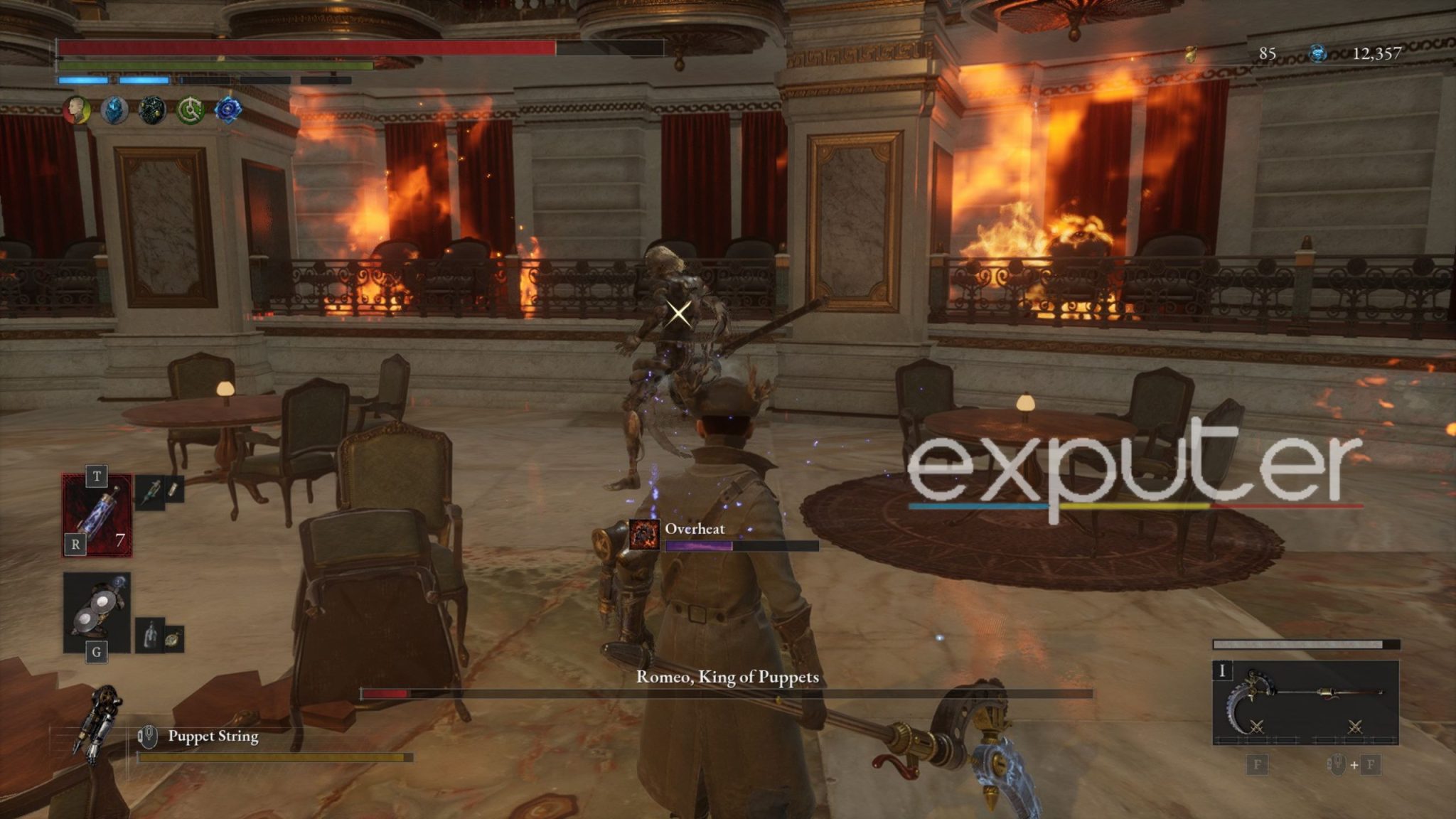This screenshot has height=819, width=1456.
Task: Click the blue Ergo currency icon
Action: (1317, 54)
